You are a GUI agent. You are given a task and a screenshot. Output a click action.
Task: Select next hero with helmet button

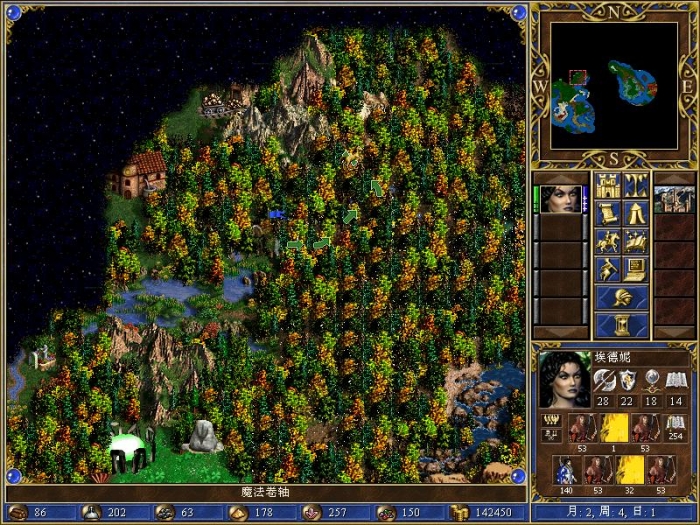coord(621,298)
